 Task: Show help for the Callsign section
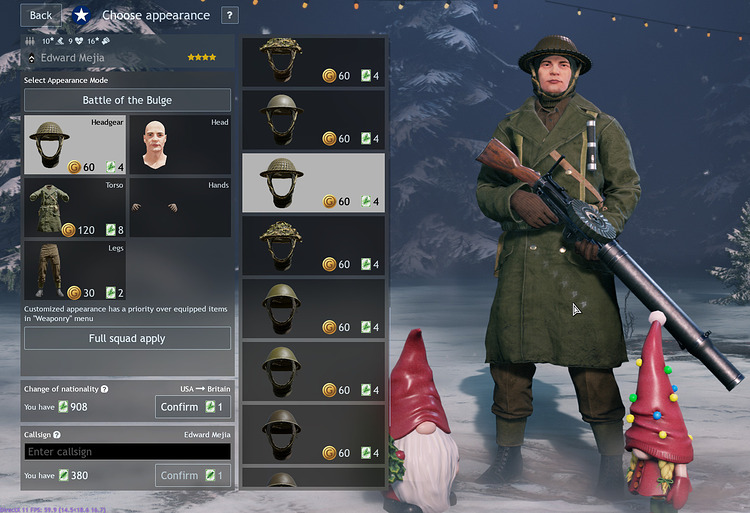[x=57, y=435]
